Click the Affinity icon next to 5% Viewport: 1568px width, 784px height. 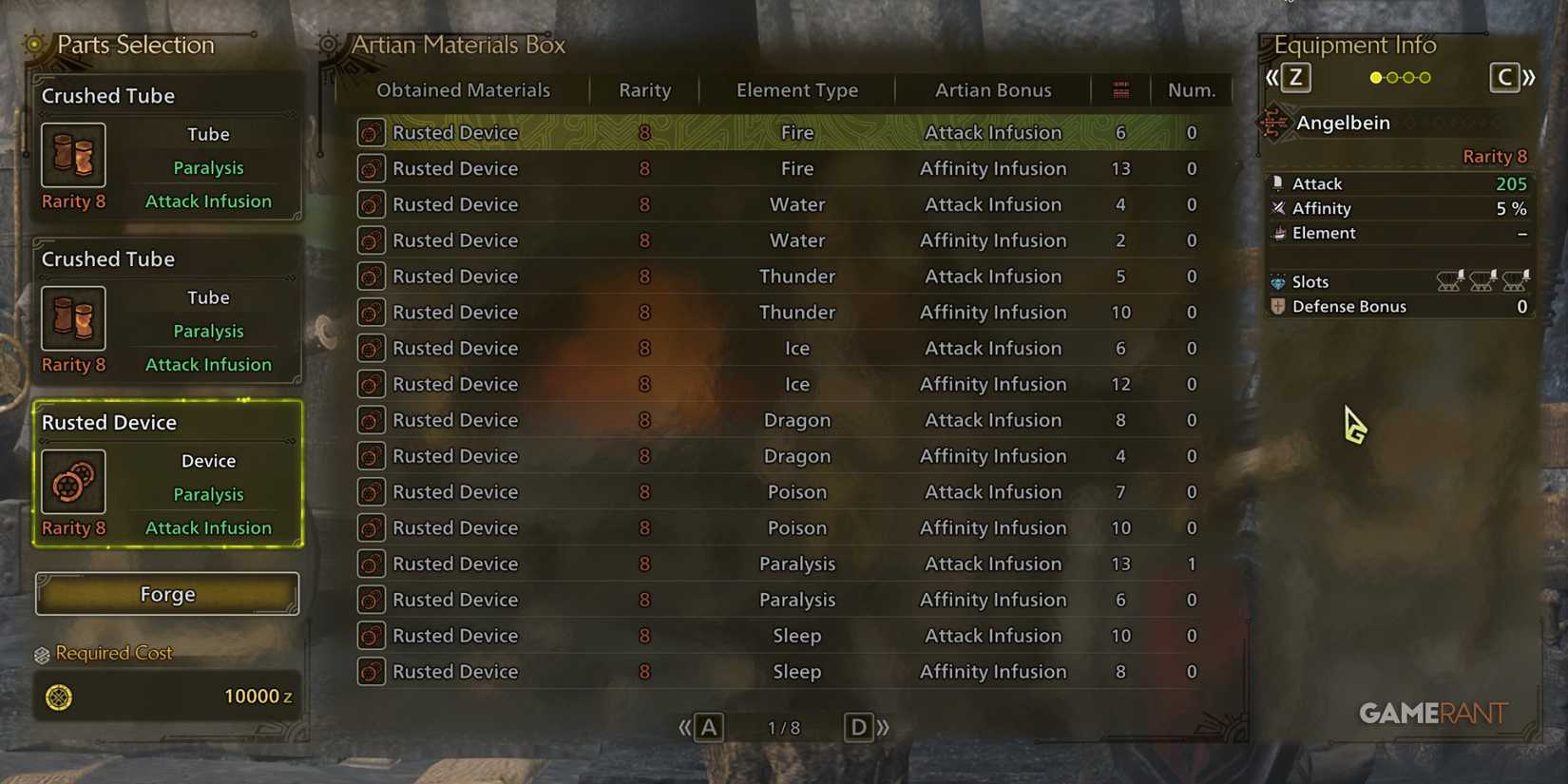point(1278,208)
